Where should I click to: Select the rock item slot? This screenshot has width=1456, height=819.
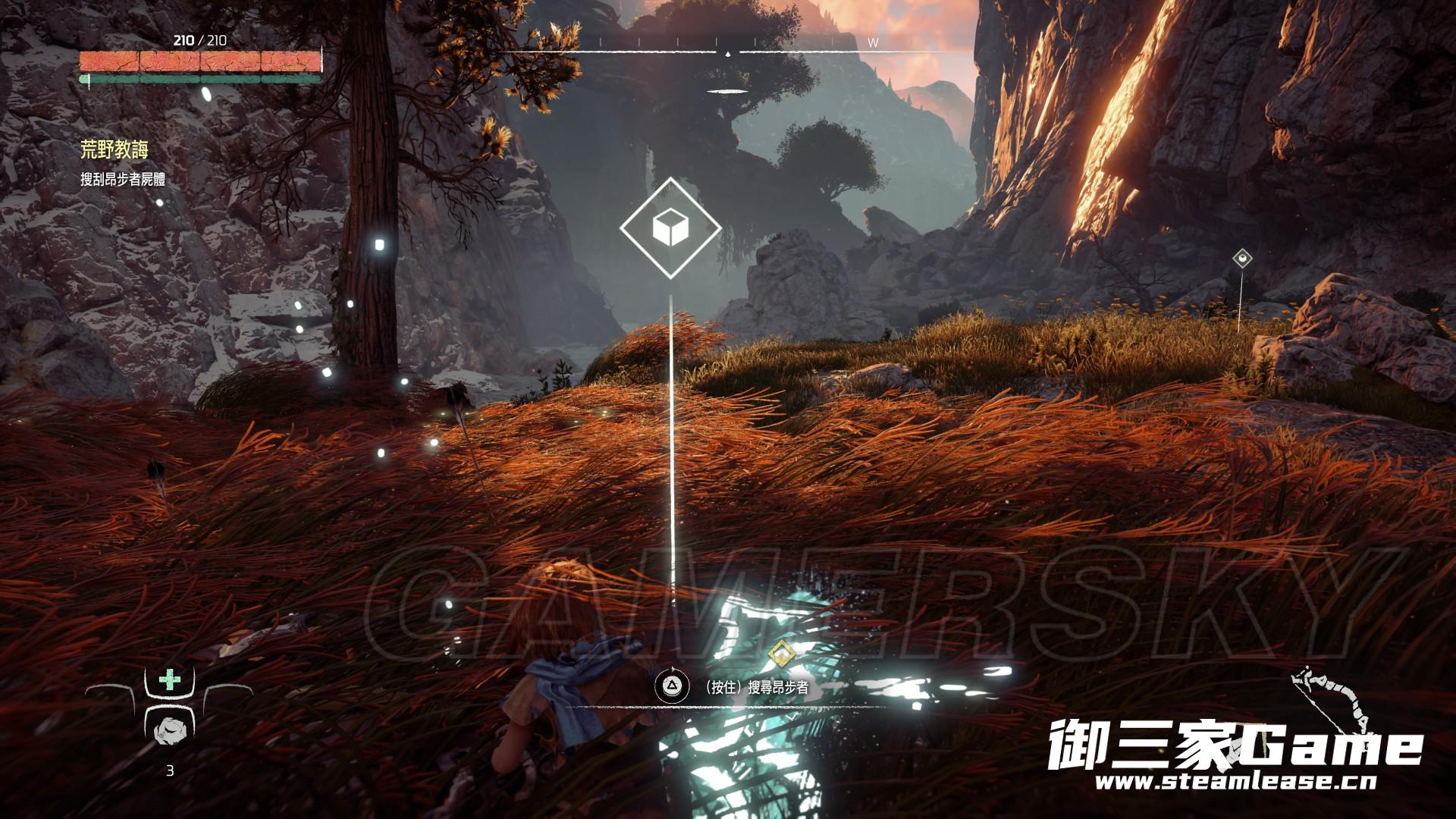(168, 730)
